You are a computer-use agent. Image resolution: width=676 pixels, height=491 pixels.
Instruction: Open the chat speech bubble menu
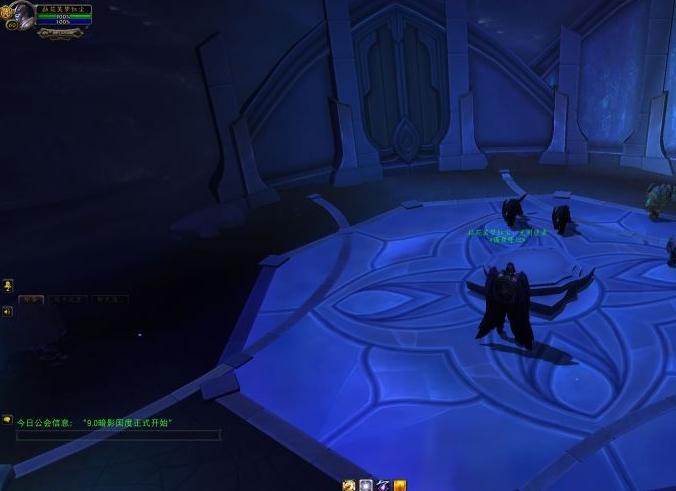click(x=7, y=420)
